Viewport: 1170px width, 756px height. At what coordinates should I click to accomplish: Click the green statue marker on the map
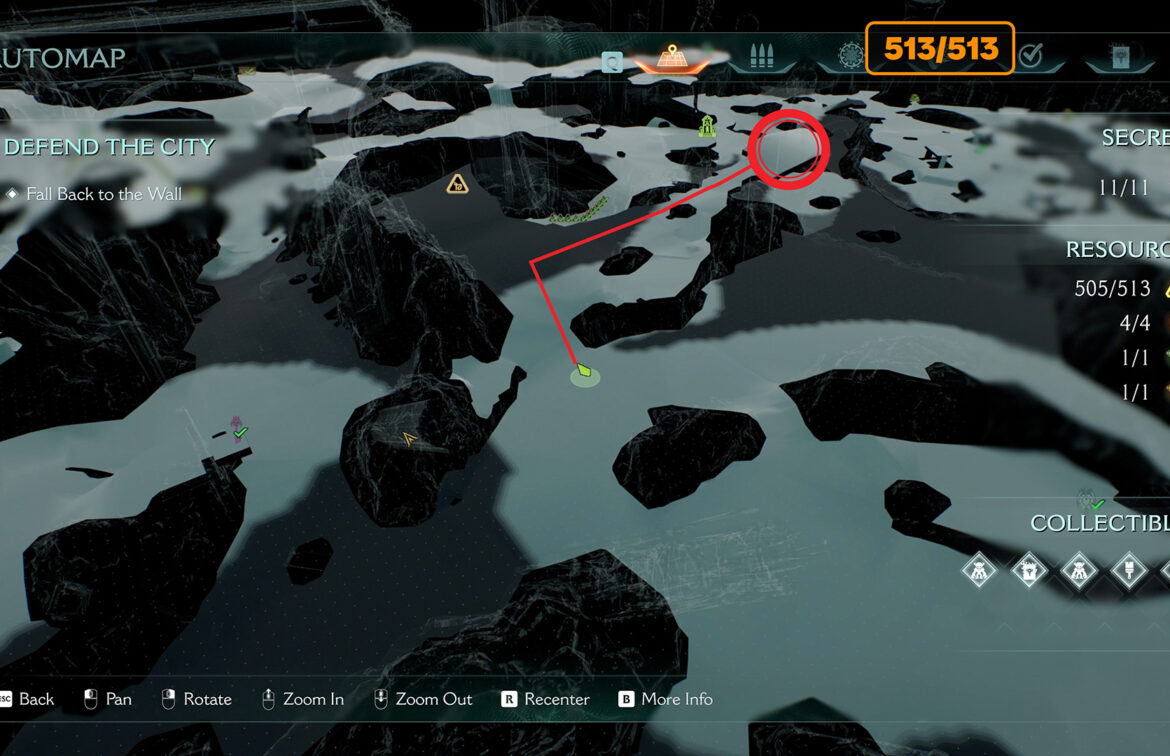point(707,126)
